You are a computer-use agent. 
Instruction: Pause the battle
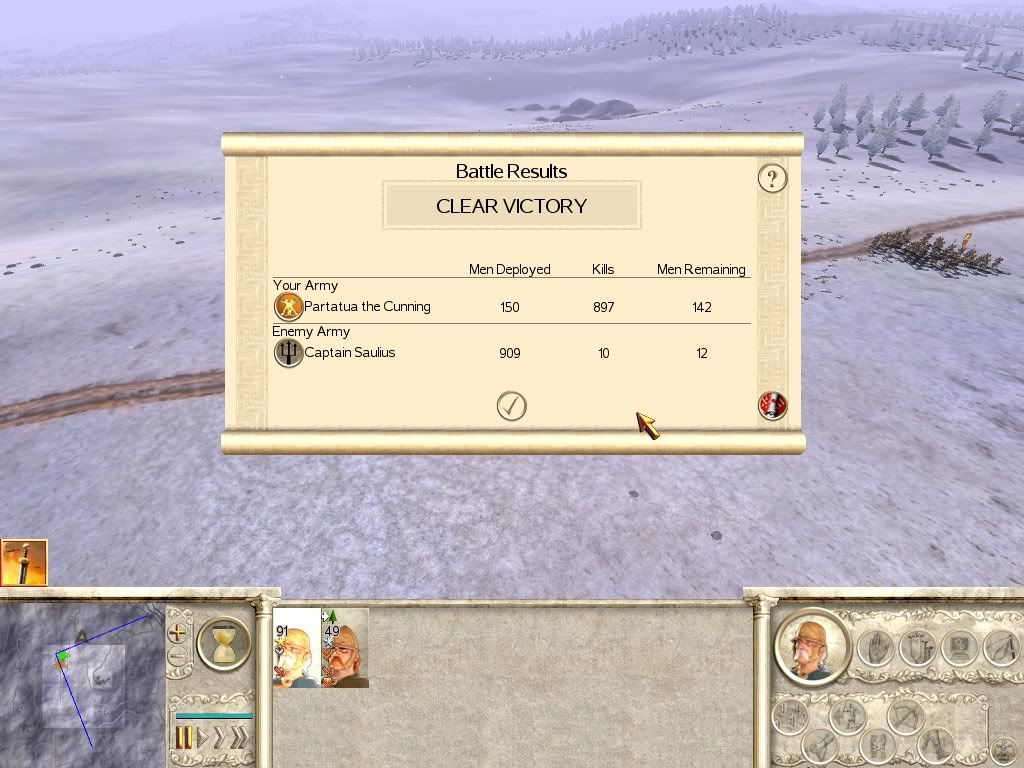(184, 738)
